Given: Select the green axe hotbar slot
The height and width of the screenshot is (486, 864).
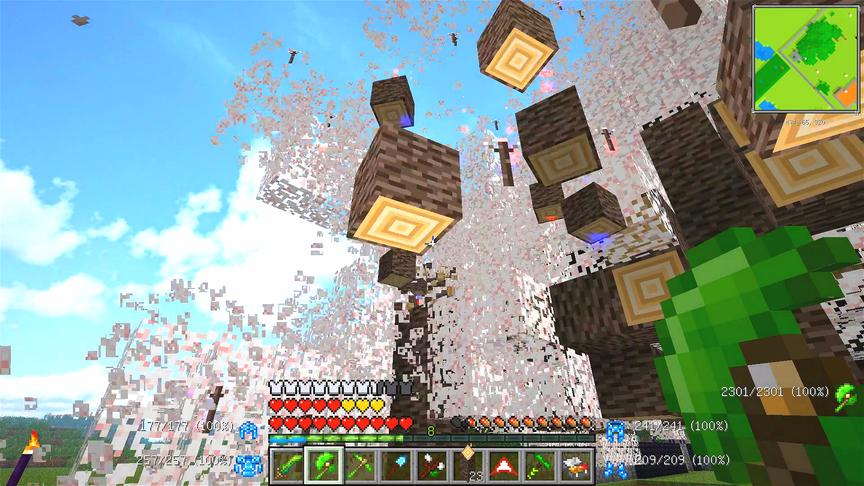Looking at the screenshot, I should coord(323,465).
